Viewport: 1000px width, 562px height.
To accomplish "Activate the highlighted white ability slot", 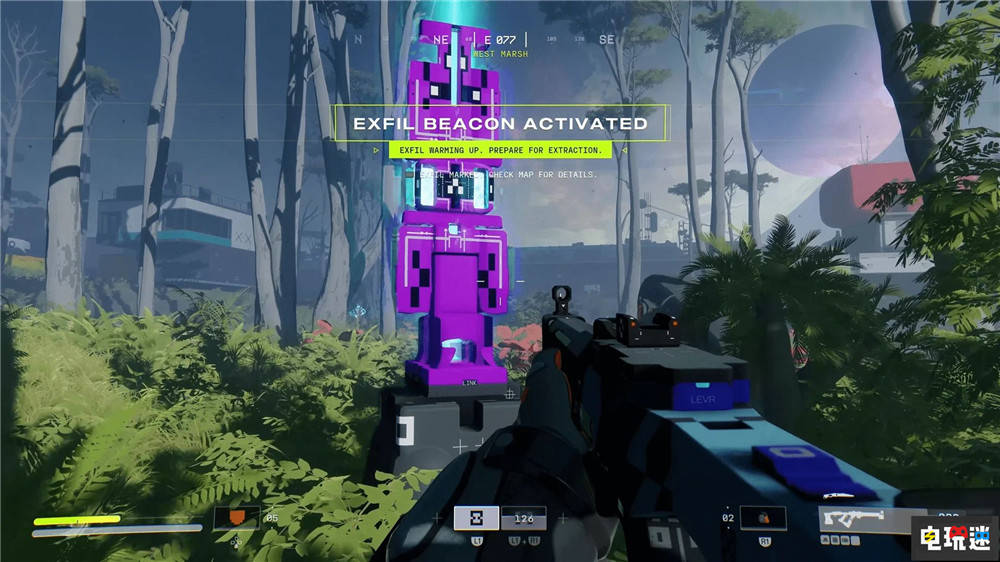I will pos(476,518).
